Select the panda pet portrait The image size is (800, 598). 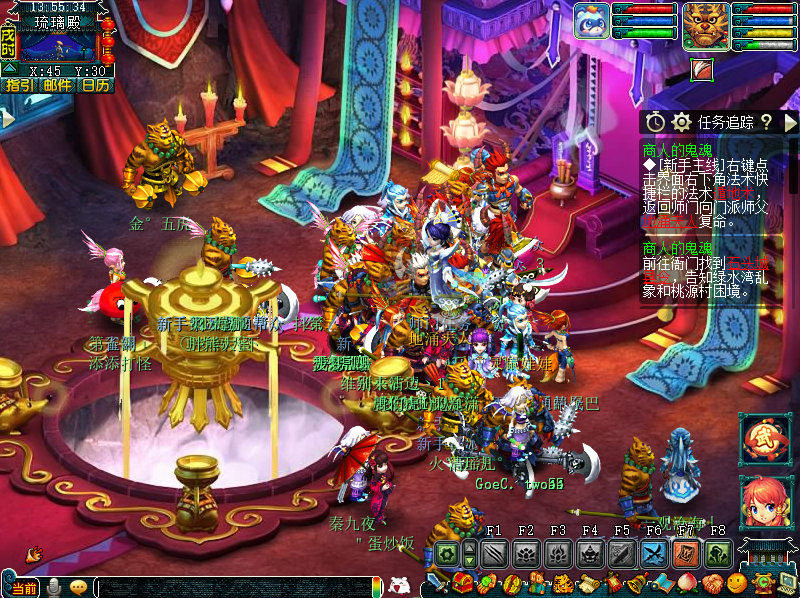coord(591,20)
